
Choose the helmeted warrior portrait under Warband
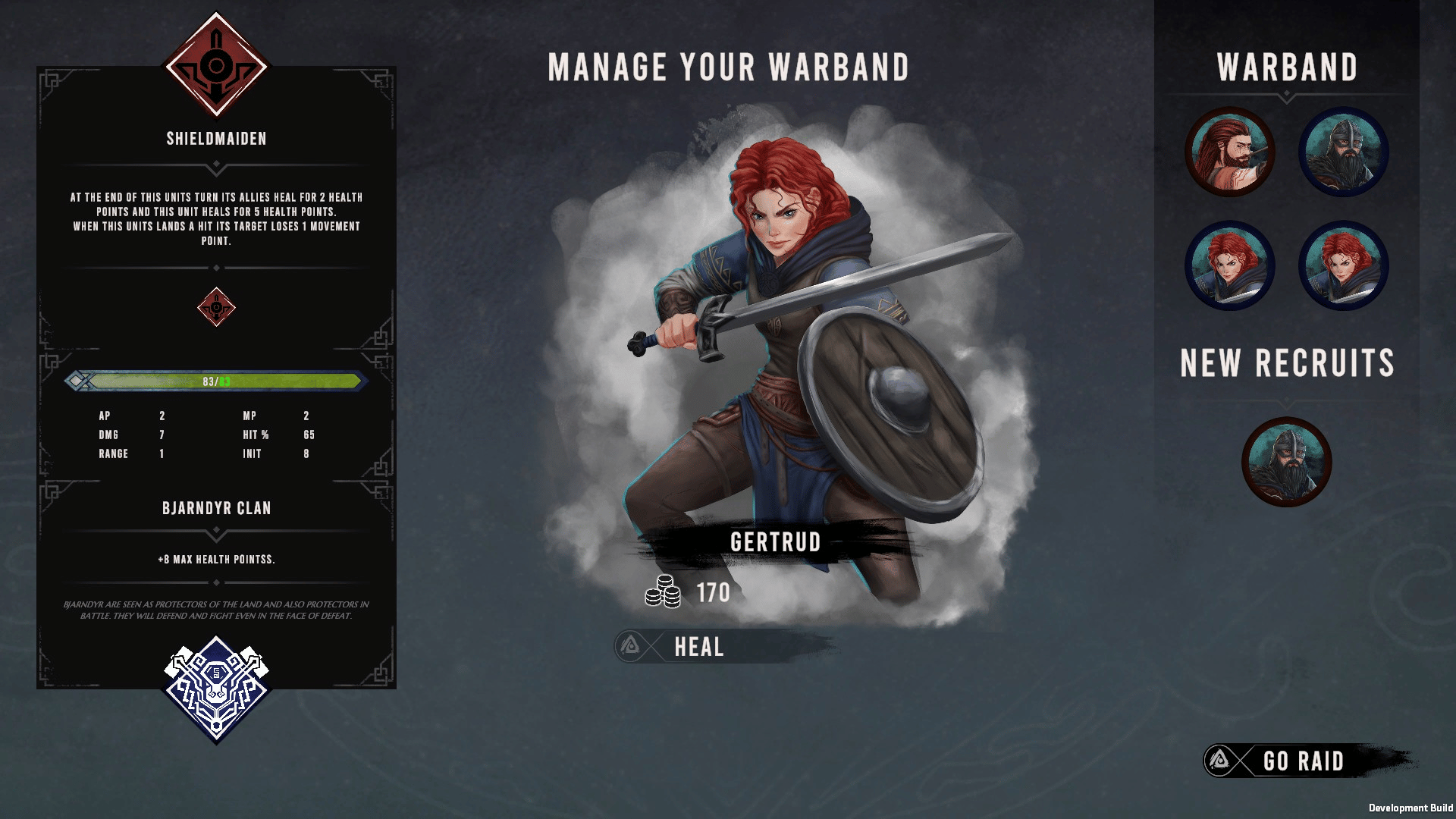tap(1343, 152)
